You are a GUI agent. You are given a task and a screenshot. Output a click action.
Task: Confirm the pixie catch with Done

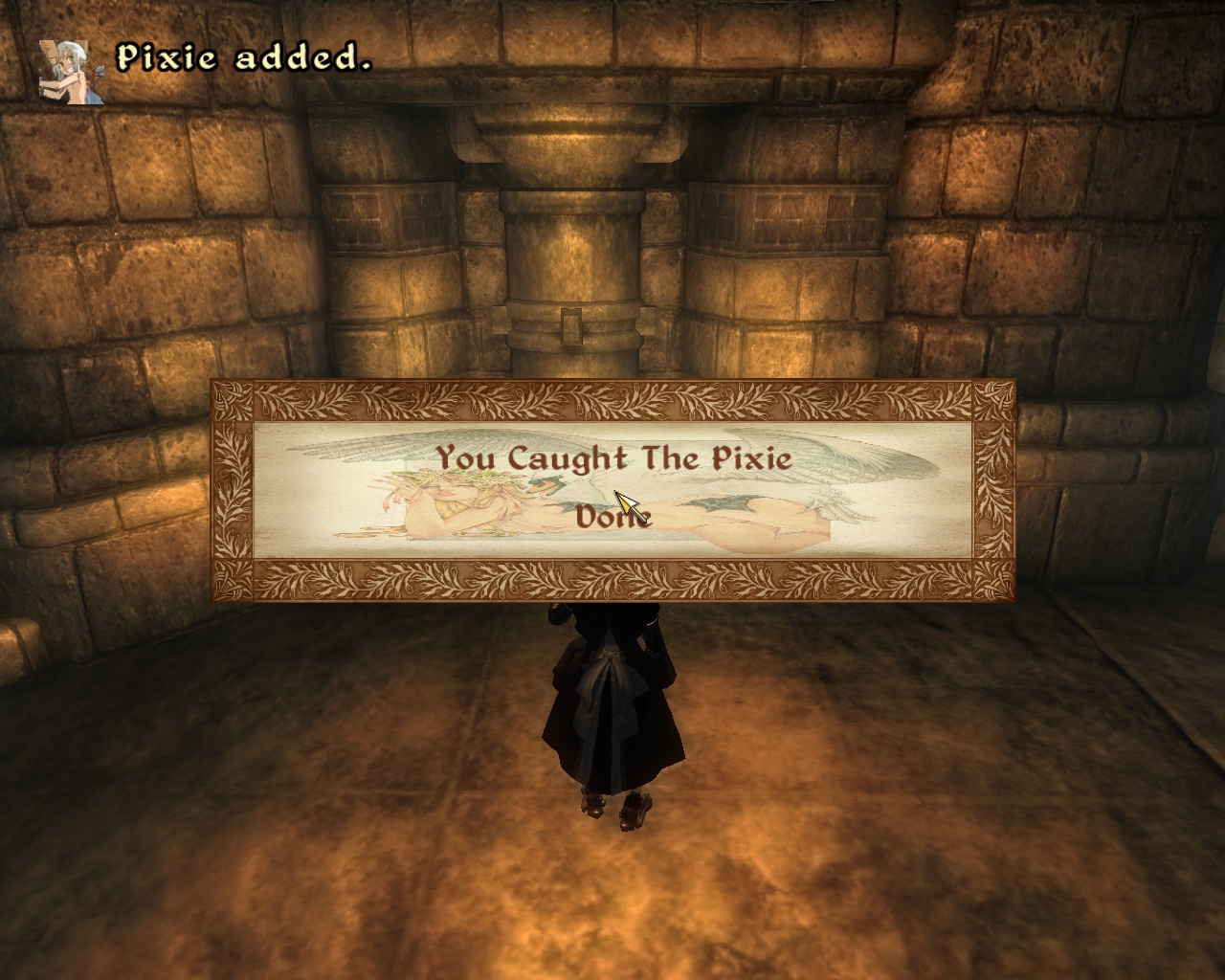[x=612, y=517]
